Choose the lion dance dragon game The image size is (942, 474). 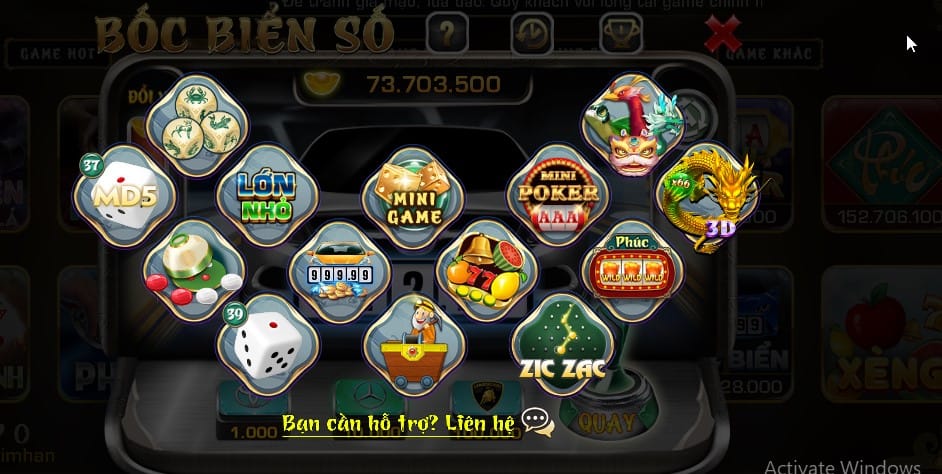pos(632,125)
